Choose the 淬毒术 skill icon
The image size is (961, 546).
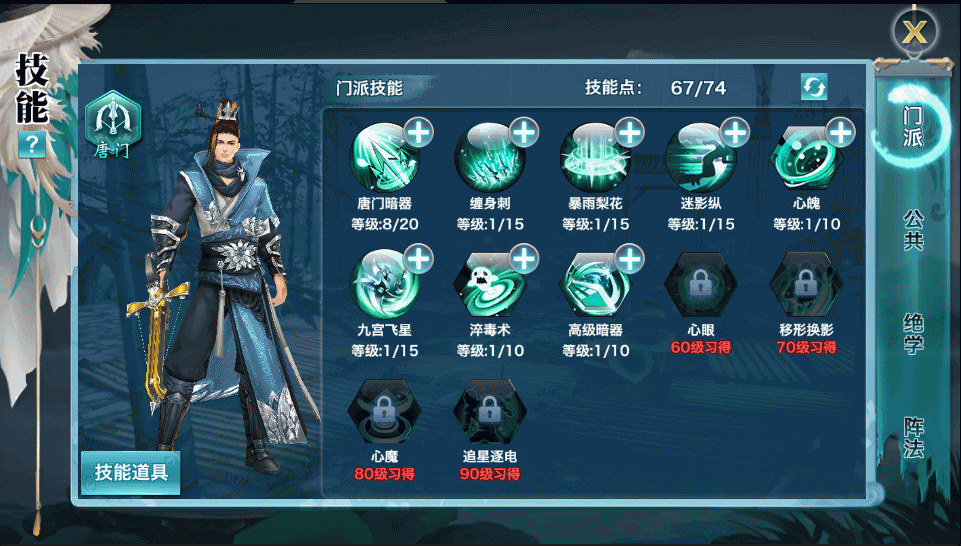[x=488, y=285]
